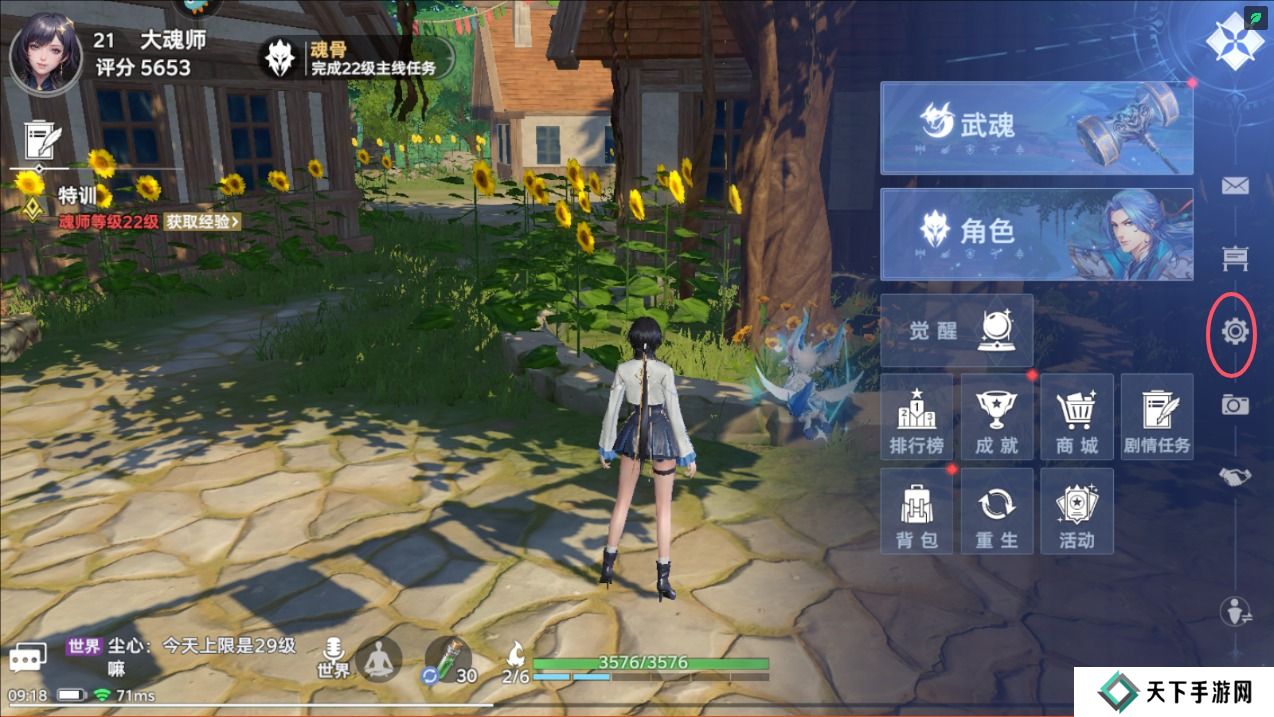Open the 活动 events menu
Viewport: 1274px width, 717px height.
click(1076, 511)
